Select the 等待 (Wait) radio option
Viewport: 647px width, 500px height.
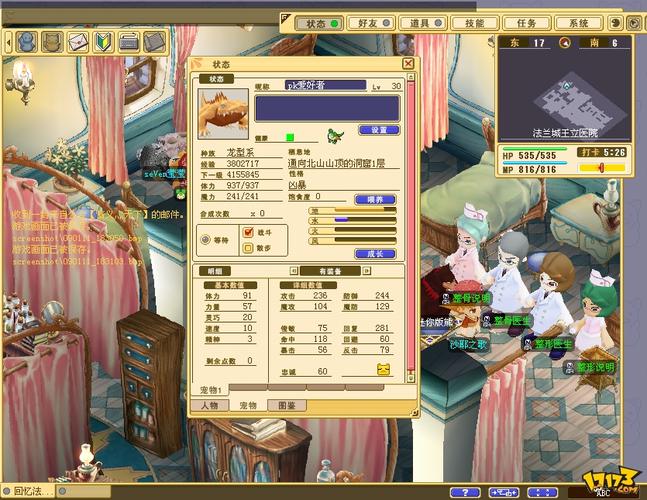(205, 239)
